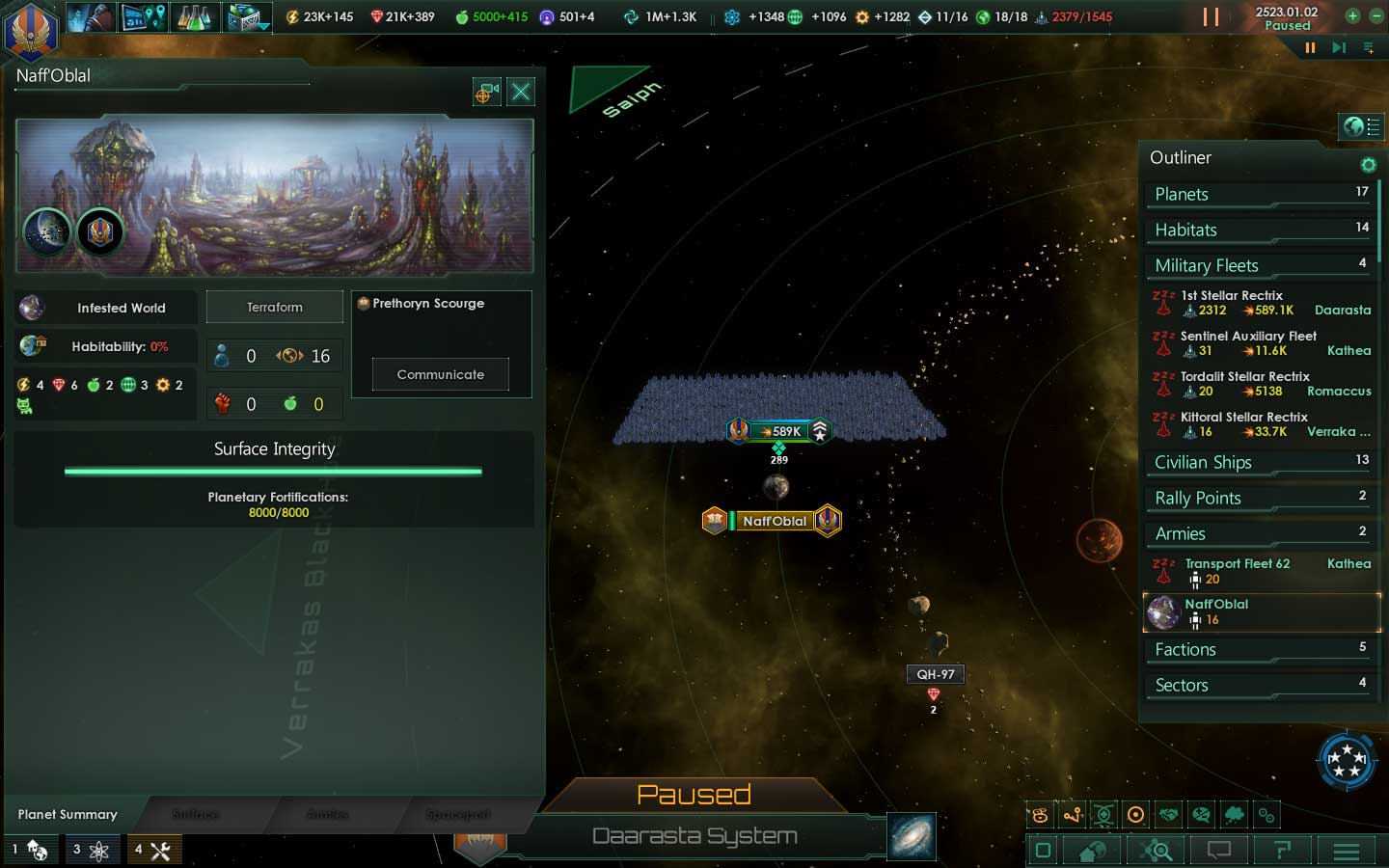This screenshot has height=868, width=1389.
Task: Open the message log speech bubble icon
Action: point(1218,851)
